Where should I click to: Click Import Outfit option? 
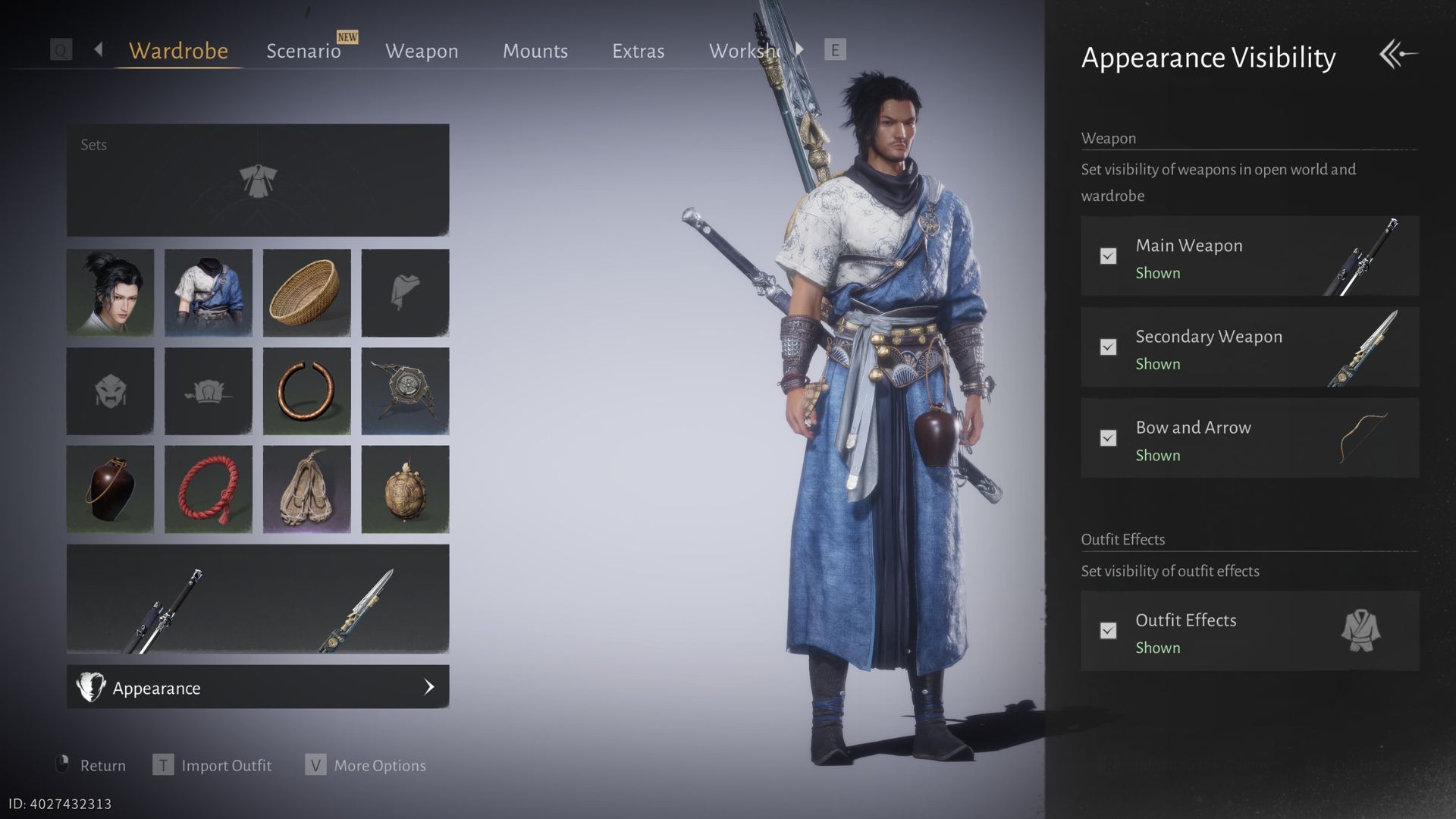coord(226,765)
